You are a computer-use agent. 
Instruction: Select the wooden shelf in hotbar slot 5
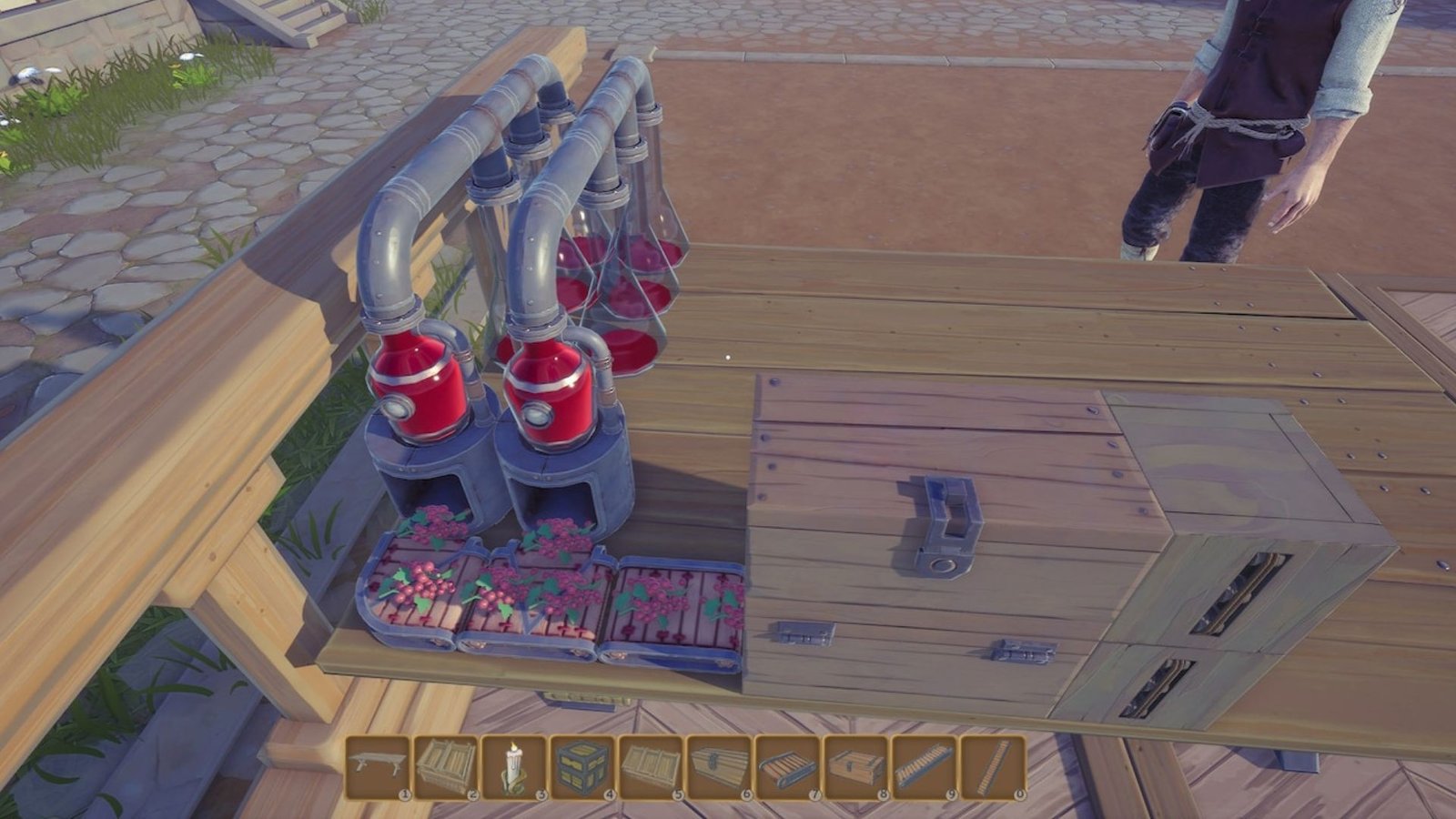(x=651, y=769)
